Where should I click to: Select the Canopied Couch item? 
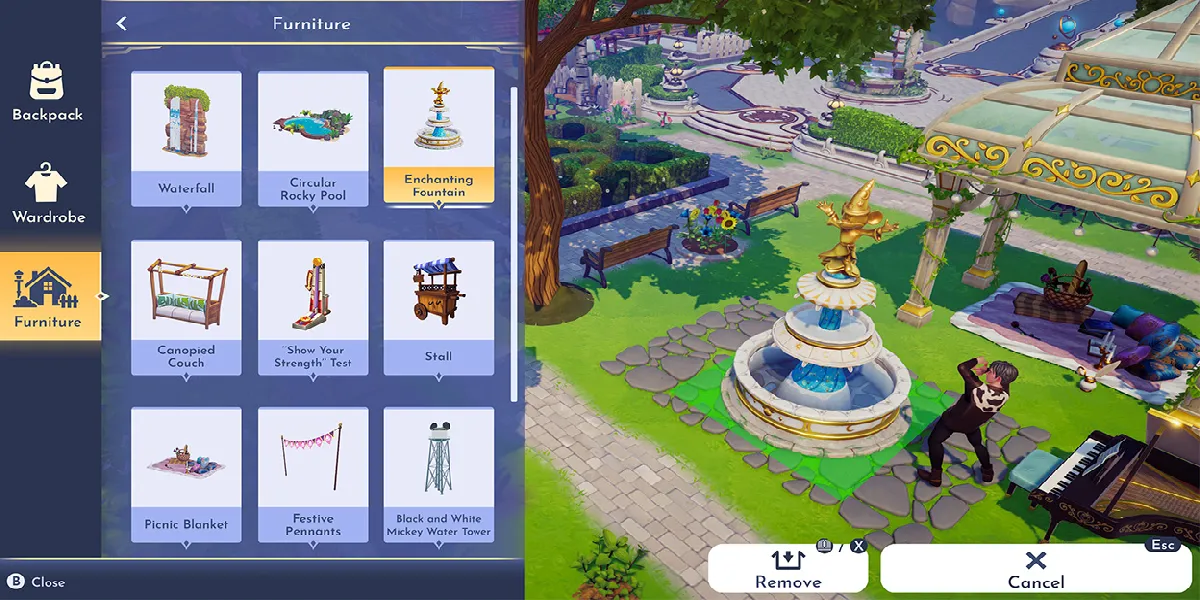[186, 306]
